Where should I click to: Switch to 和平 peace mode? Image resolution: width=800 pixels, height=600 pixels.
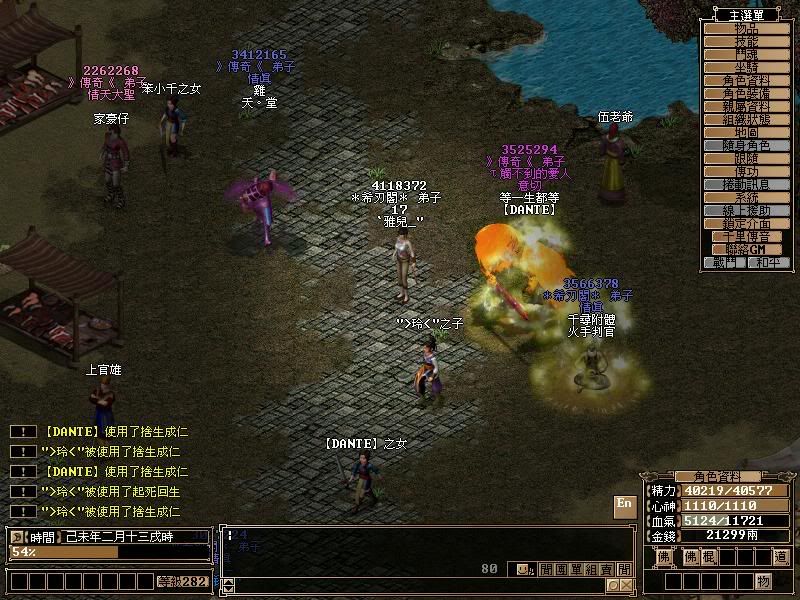pyautogui.click(x=769, y=263)
